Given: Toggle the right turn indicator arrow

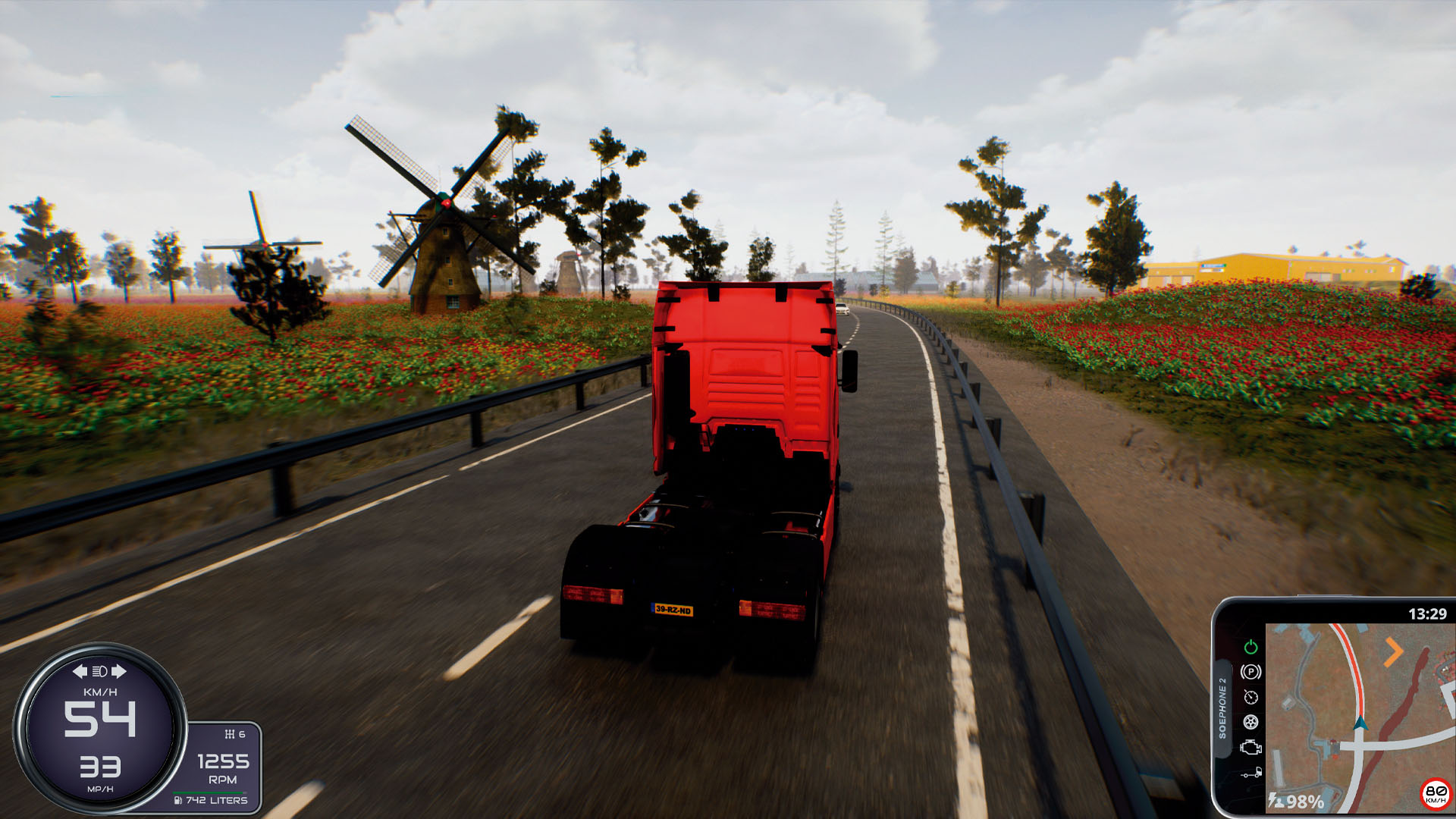Looking at the screenshot, I should tap(118, 670).
